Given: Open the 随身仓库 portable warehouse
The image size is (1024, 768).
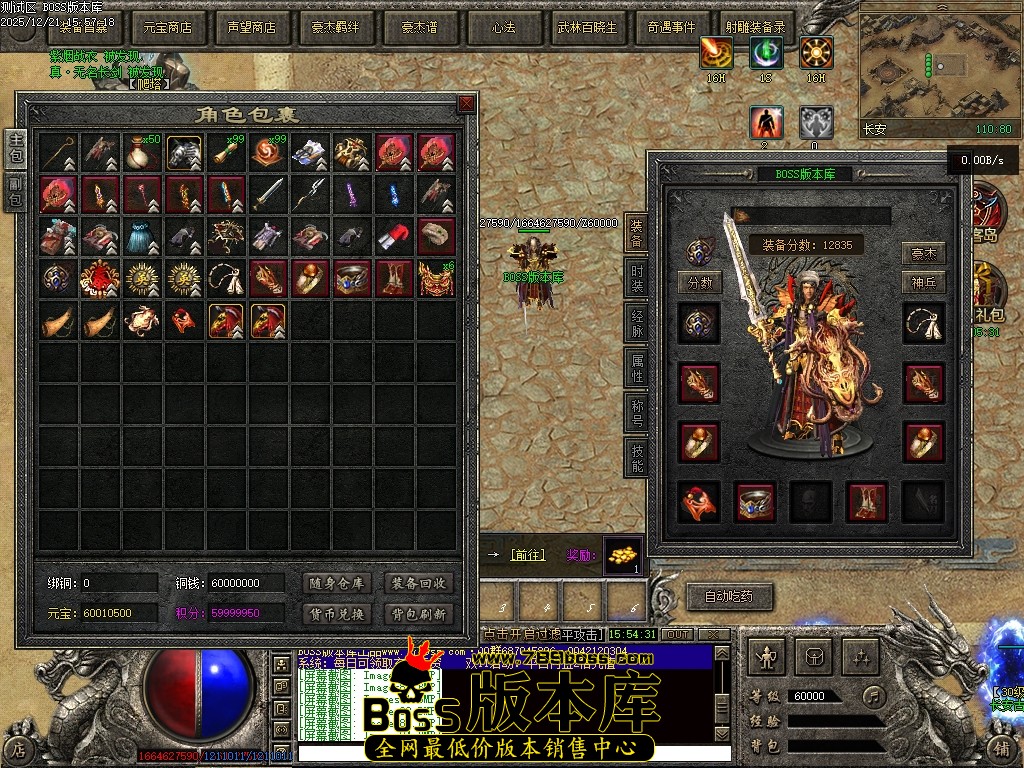Looking at the screenshot, I should click(x=335, y=583).
